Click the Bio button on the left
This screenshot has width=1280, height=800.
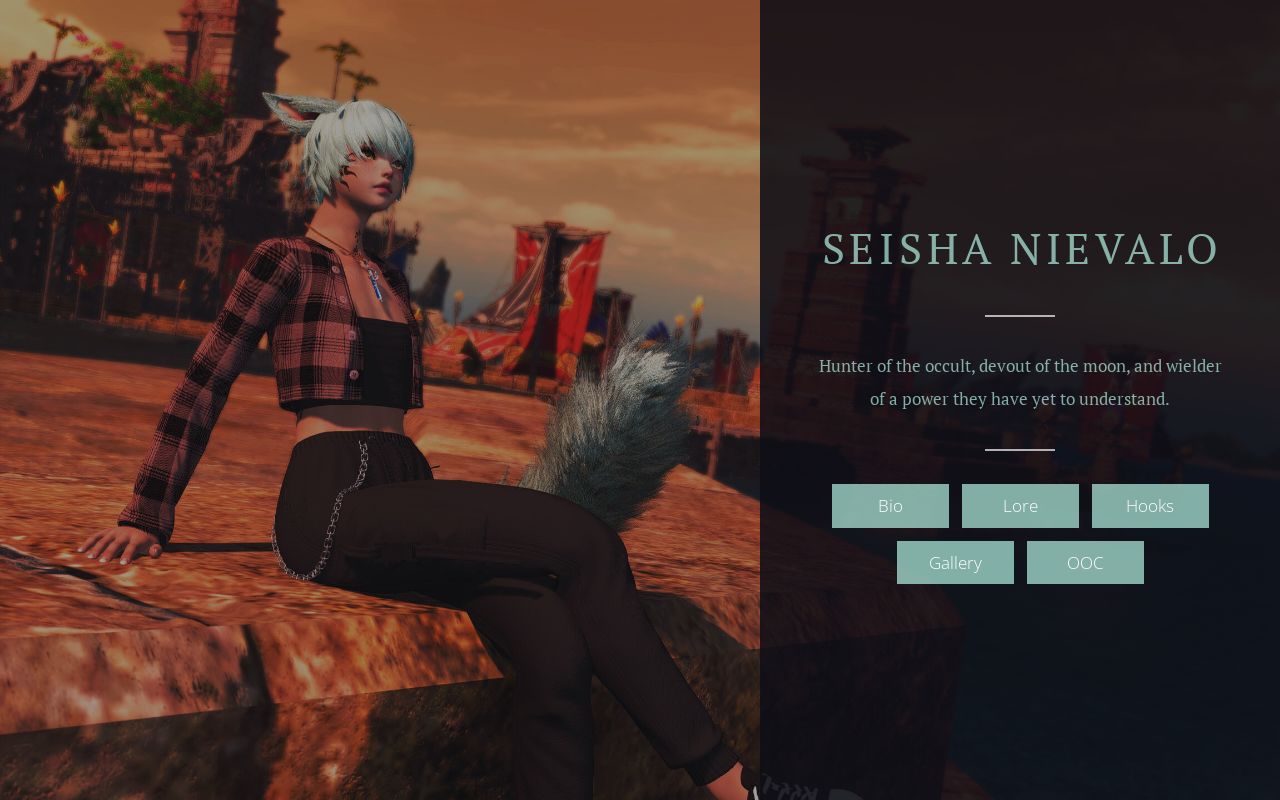pos(890,506)
